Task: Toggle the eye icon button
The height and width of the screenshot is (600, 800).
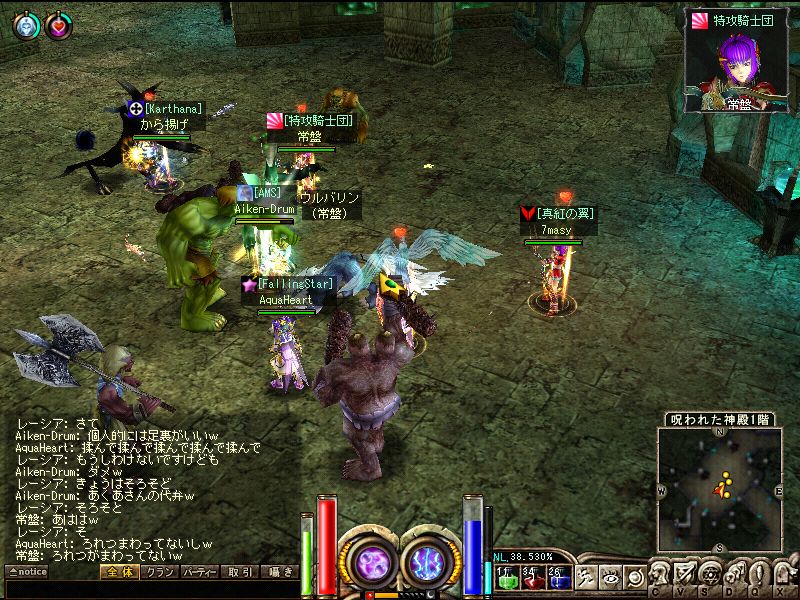Action: point(611,577)
